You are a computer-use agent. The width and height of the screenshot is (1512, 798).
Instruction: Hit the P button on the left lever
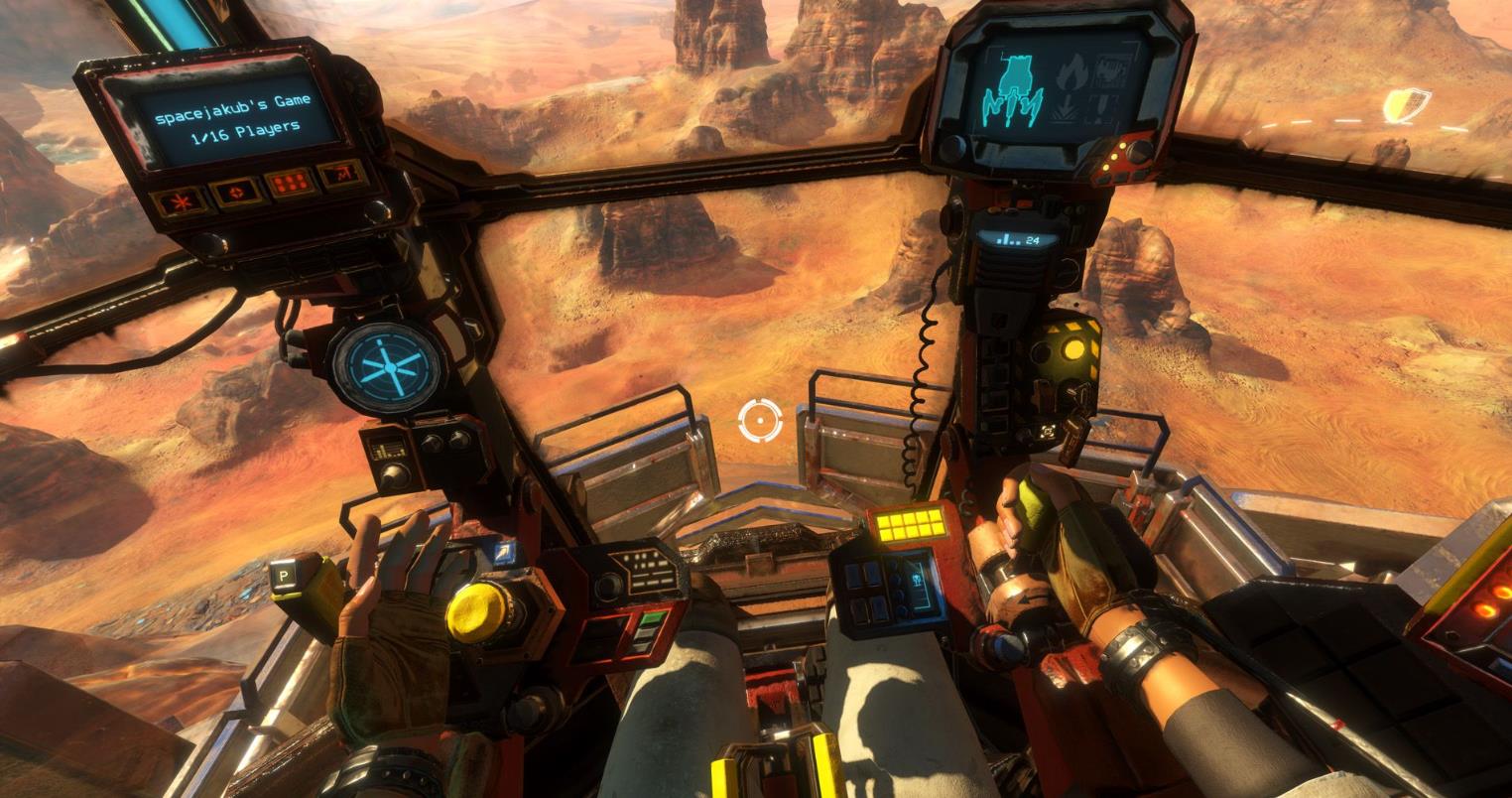285,577
